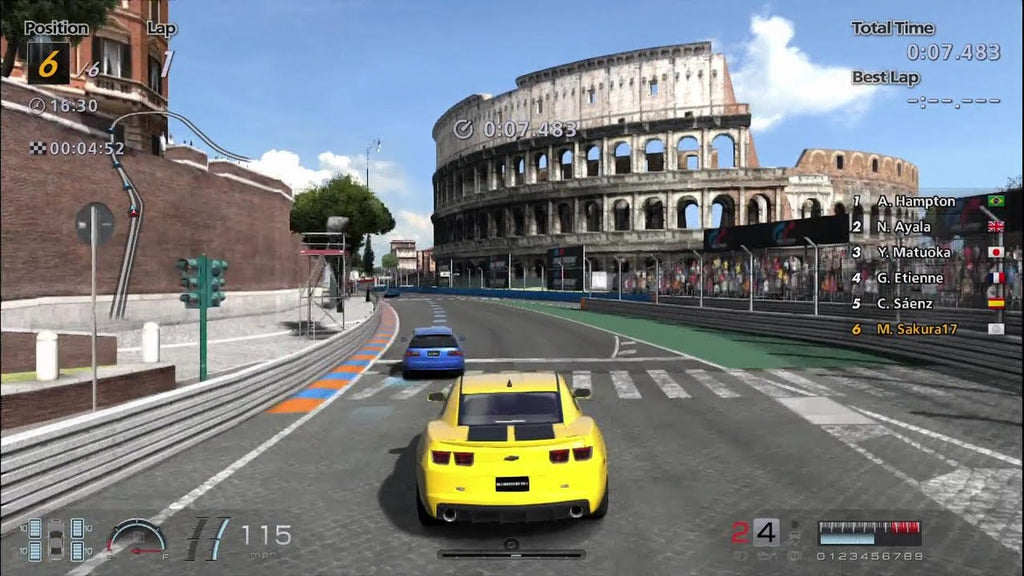Click the tire wear car diagram icon
Screen dimensions: 1024x576
56,538
